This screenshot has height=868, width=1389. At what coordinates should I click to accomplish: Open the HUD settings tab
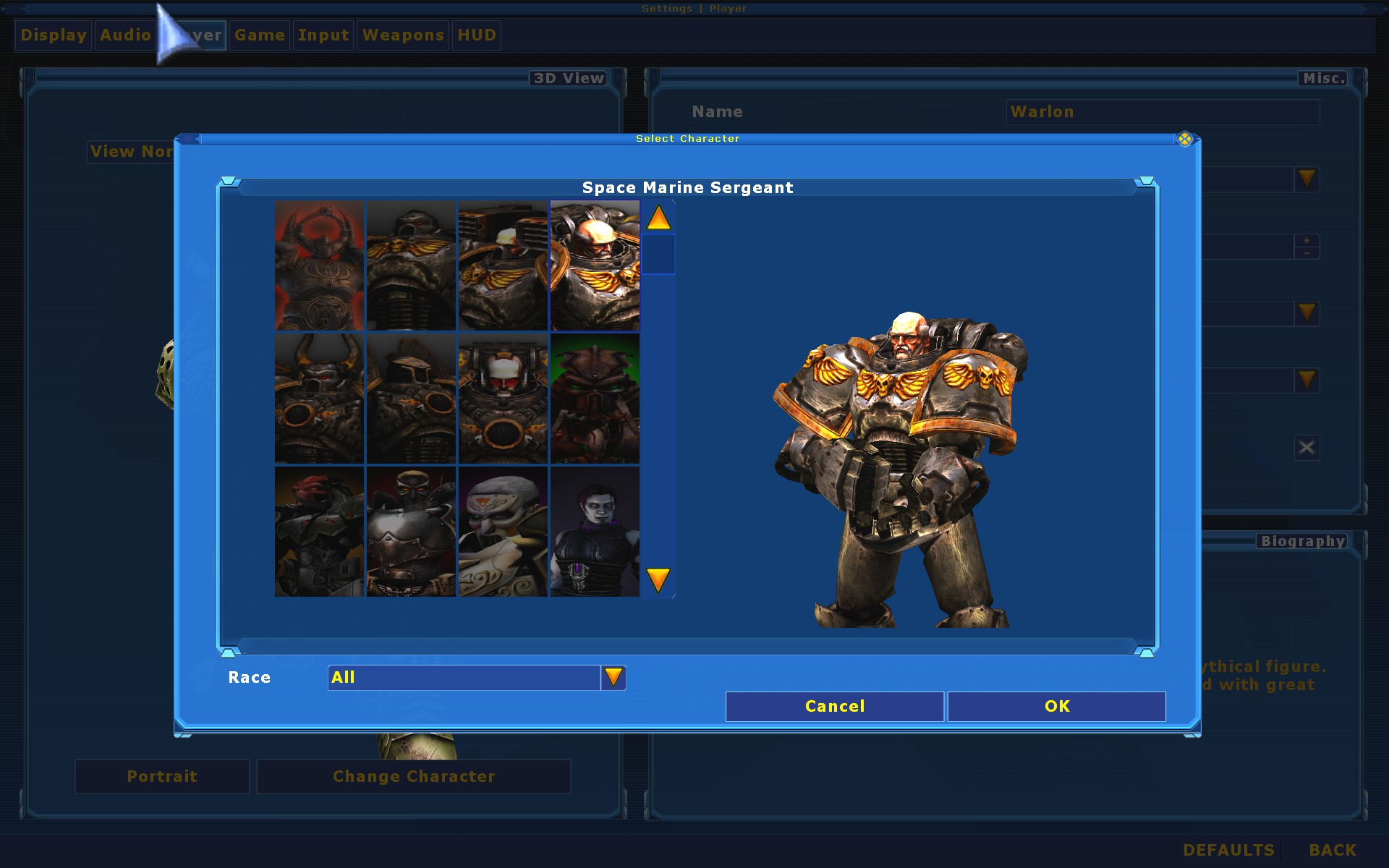[477, 35]
